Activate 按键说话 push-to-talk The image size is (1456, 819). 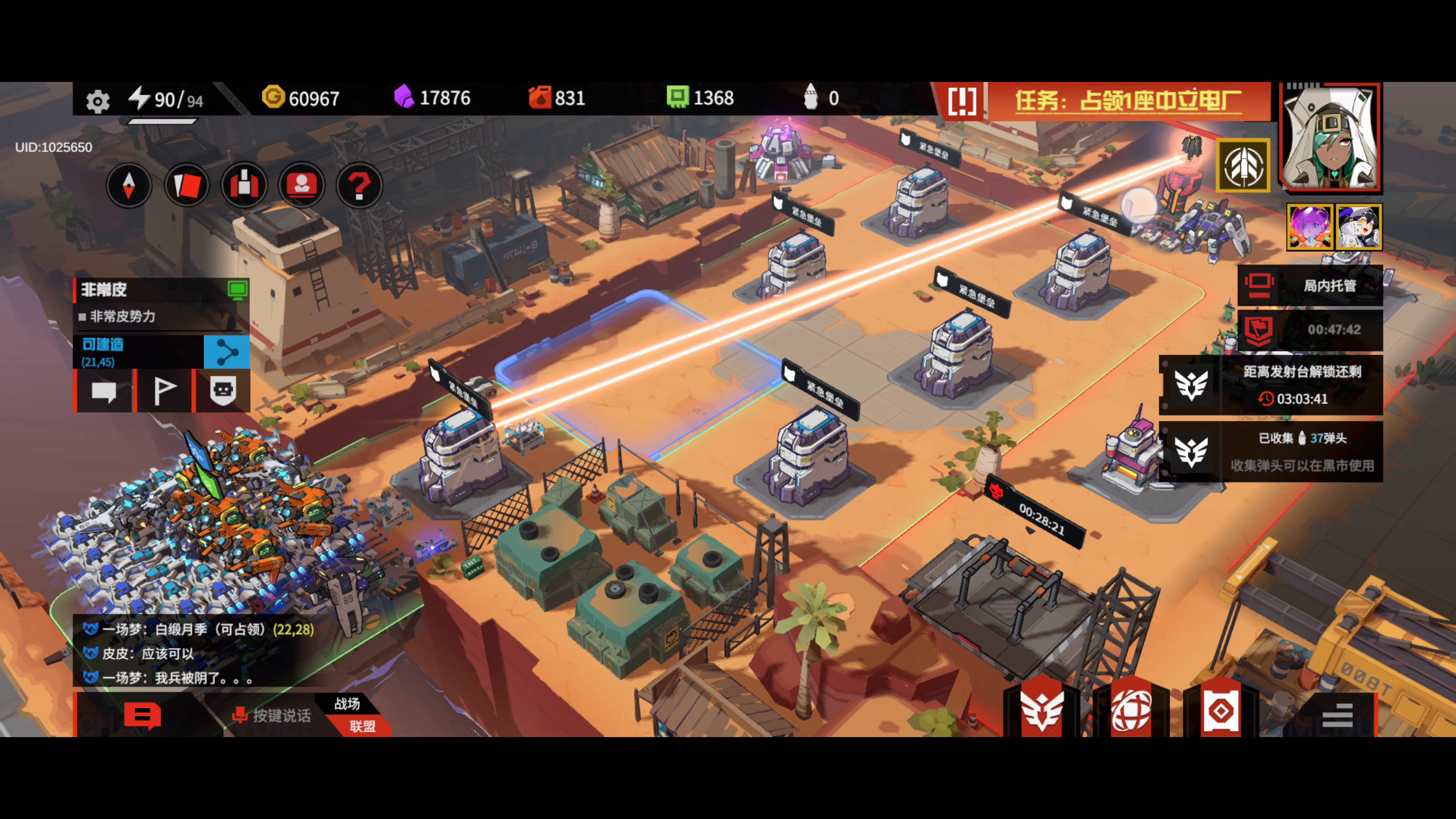pos(272,715)
